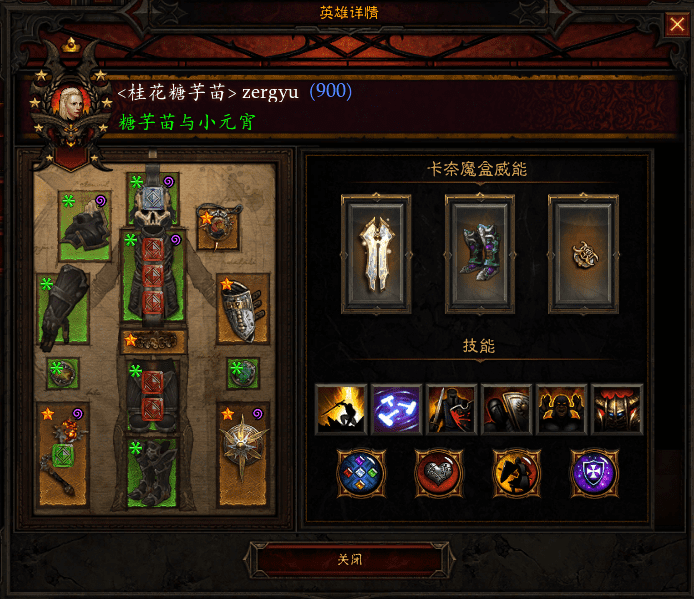This screenshot has height=599, width=694.
Task: Select the skull helmet equipment slot
Action: point(153,203)
